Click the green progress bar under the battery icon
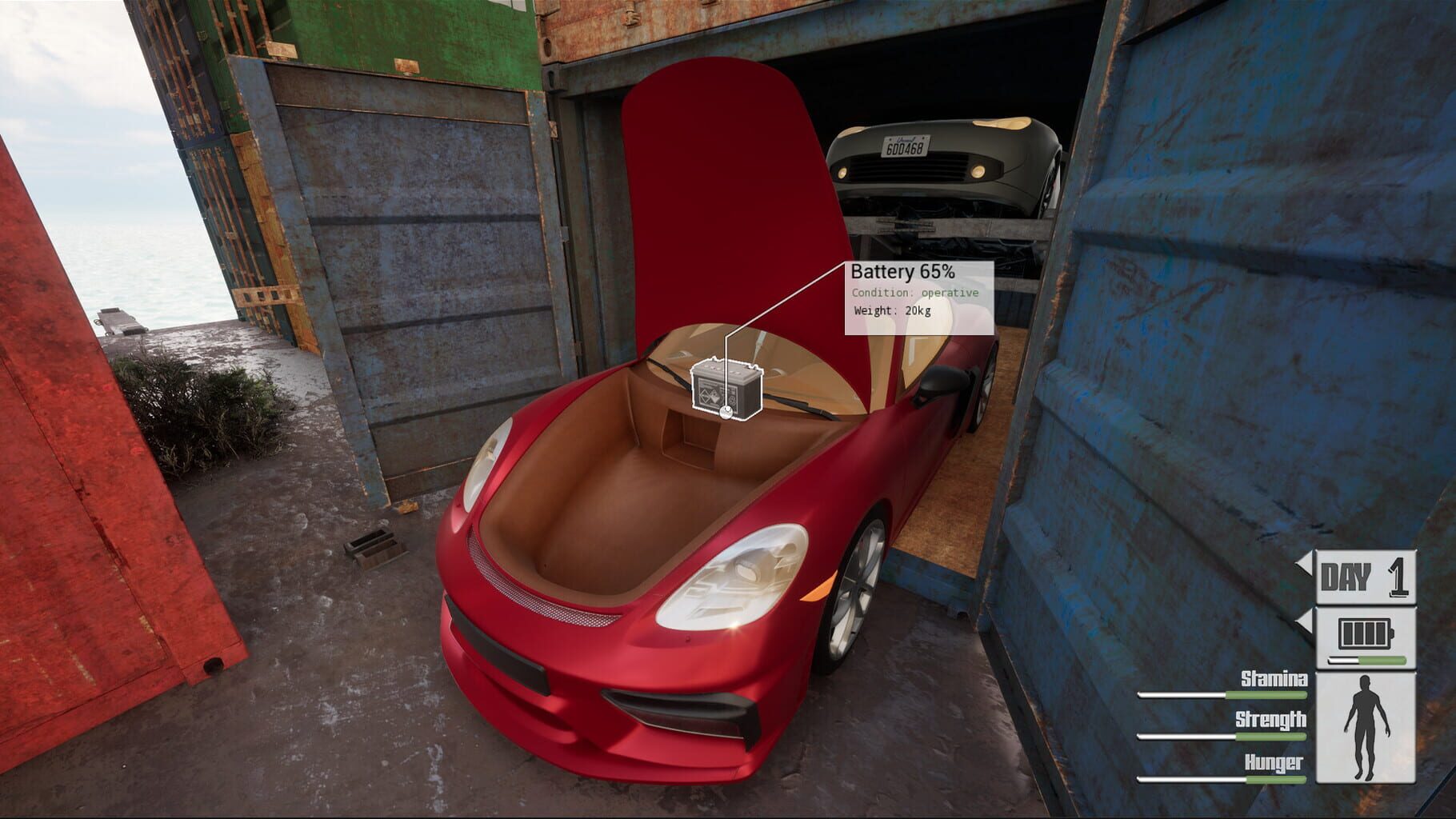 pos(1366,659)
